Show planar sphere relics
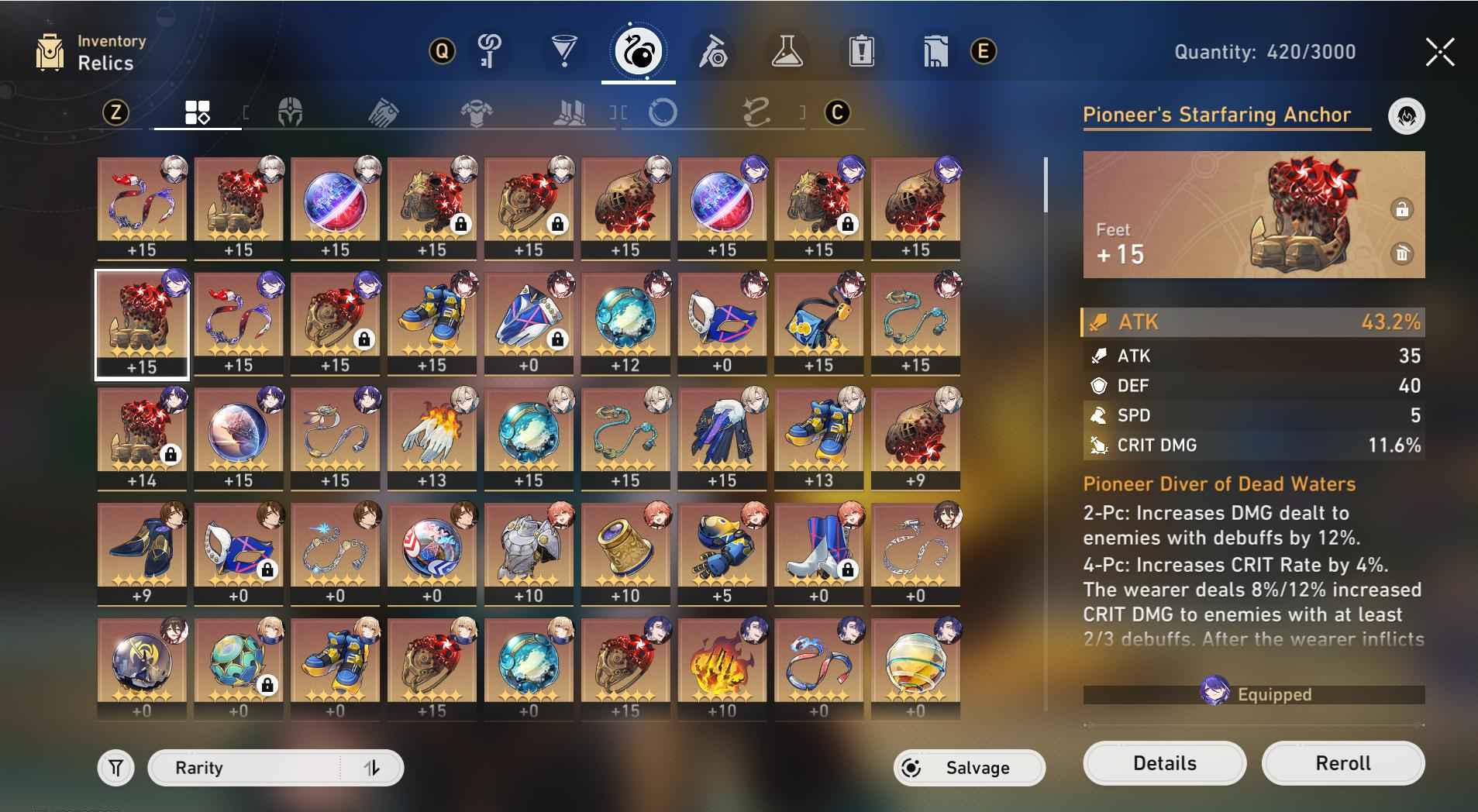1478x812 pixels. [x=663, y=113]
